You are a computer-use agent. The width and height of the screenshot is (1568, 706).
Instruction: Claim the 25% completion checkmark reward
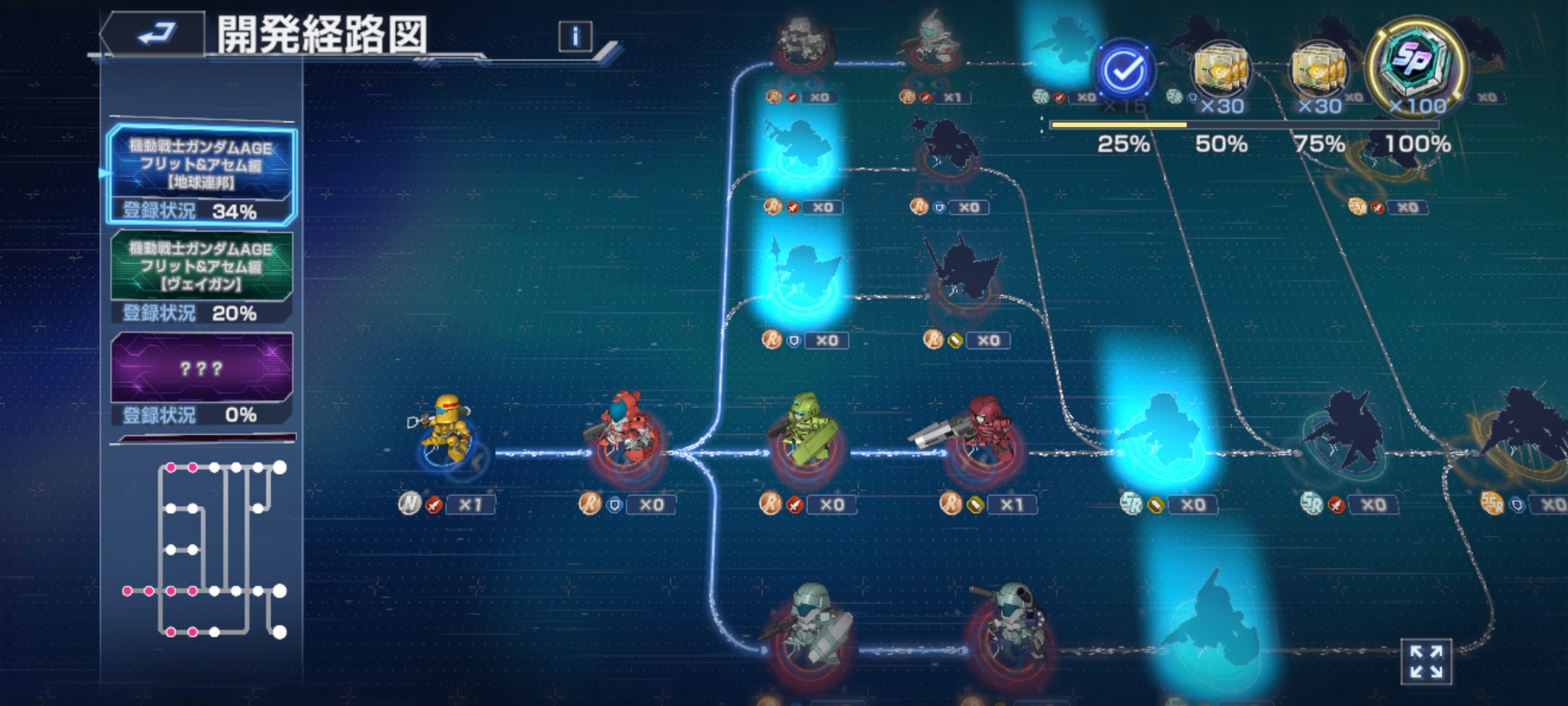click(1123, 72)
